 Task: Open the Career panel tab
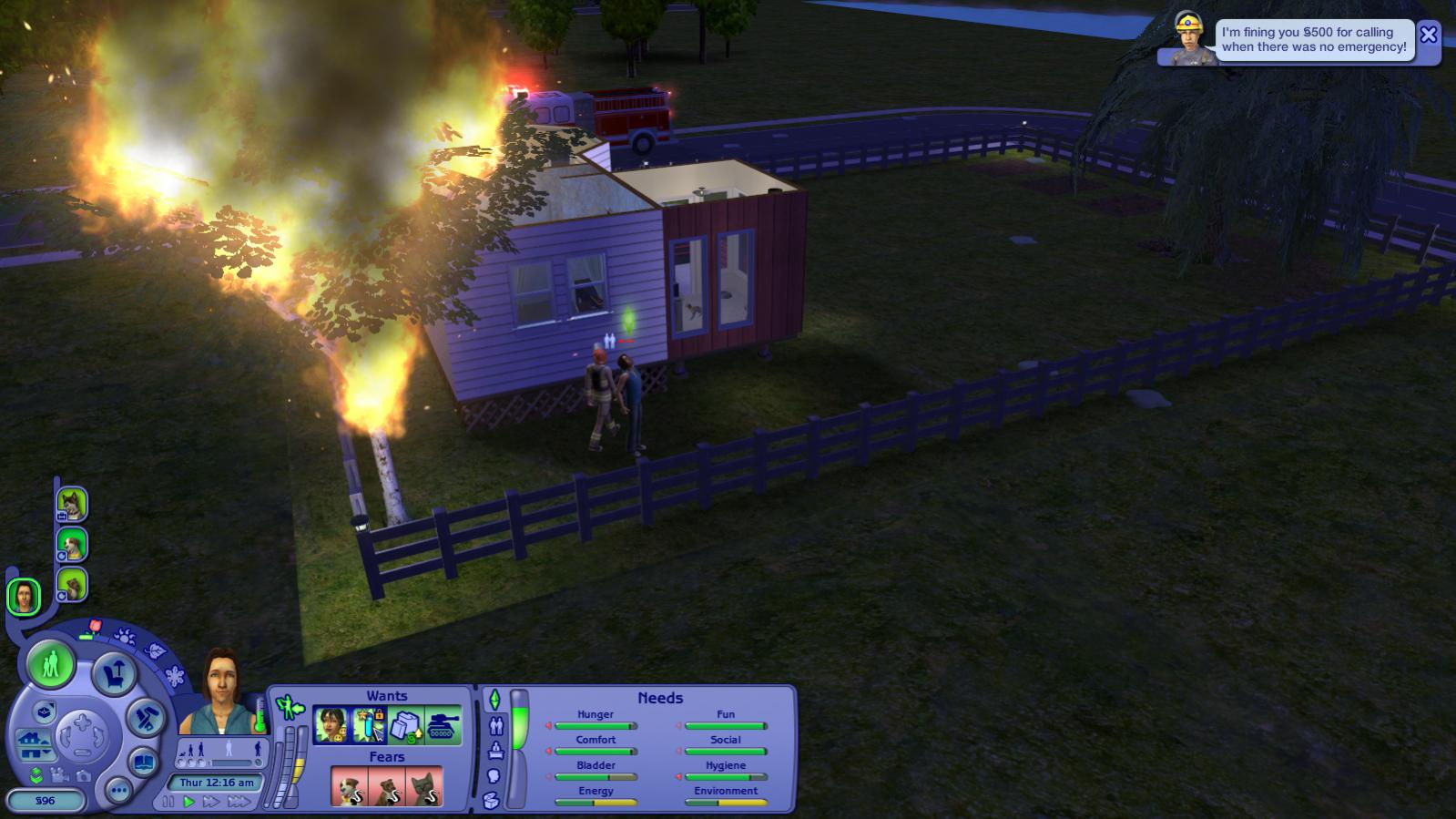pyautogui.click(x=495, y=751)
